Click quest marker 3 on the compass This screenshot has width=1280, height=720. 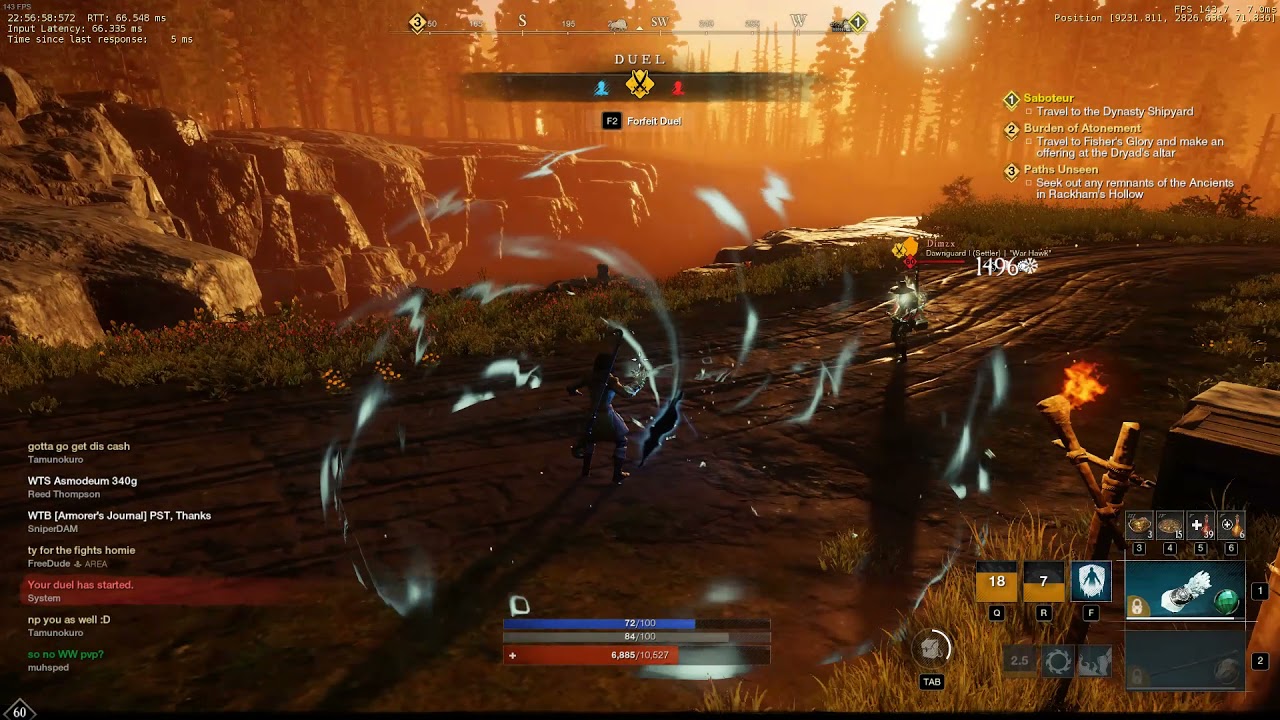(418, 22)
